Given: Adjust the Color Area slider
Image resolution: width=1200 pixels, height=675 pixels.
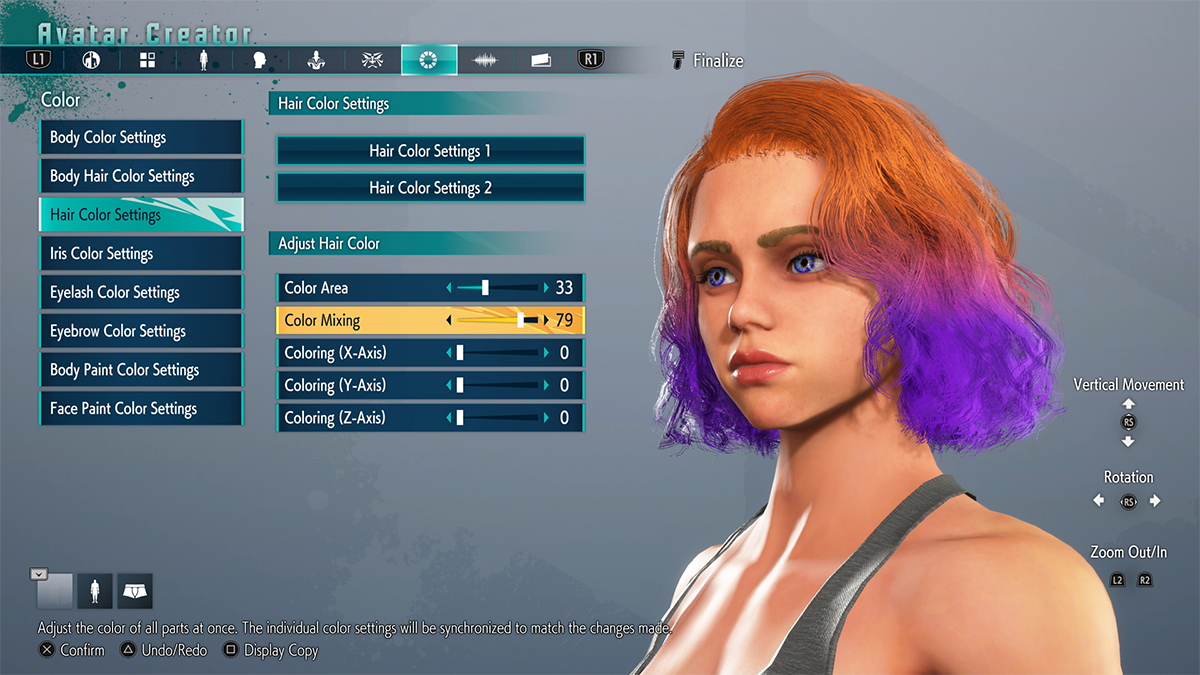Looking at the screenshot, I should coord(497,288).
